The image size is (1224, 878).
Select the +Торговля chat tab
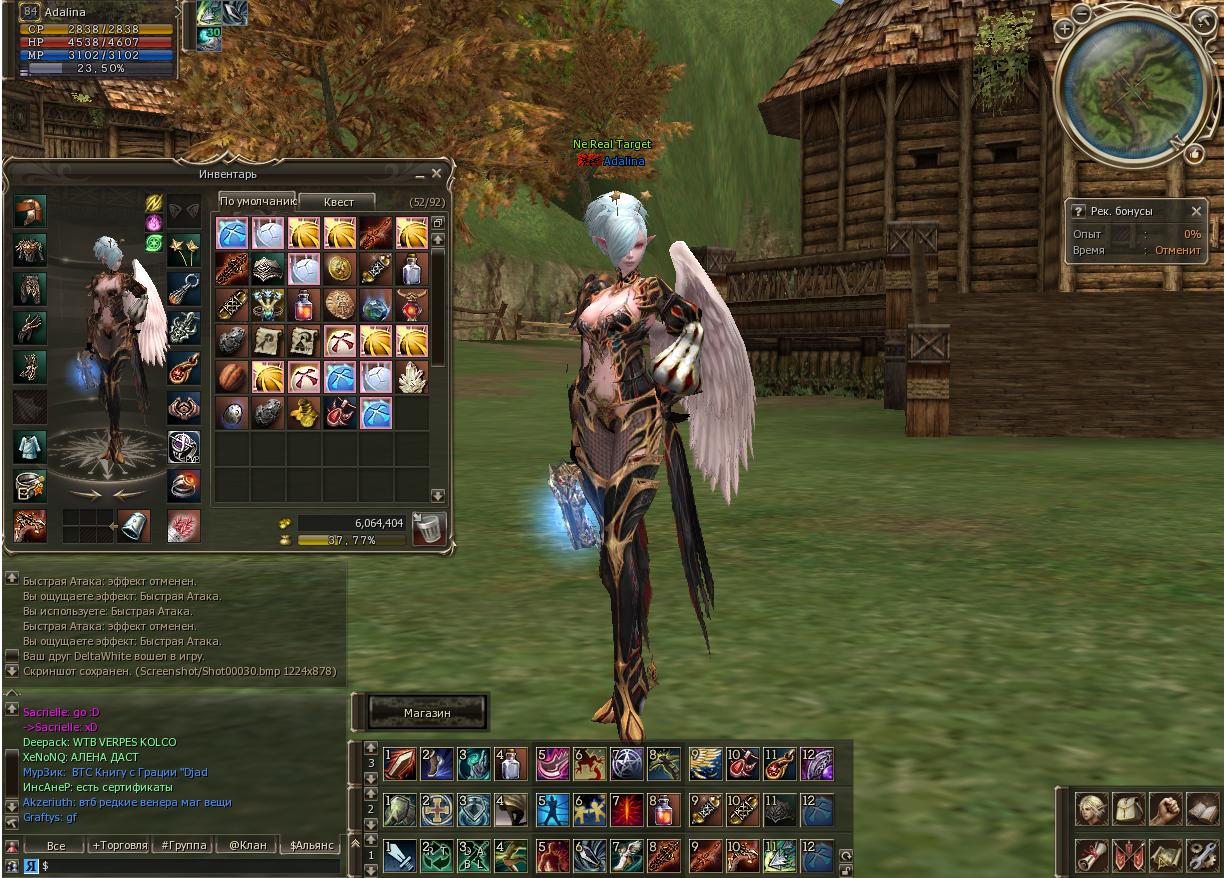(x=119, y=845)
